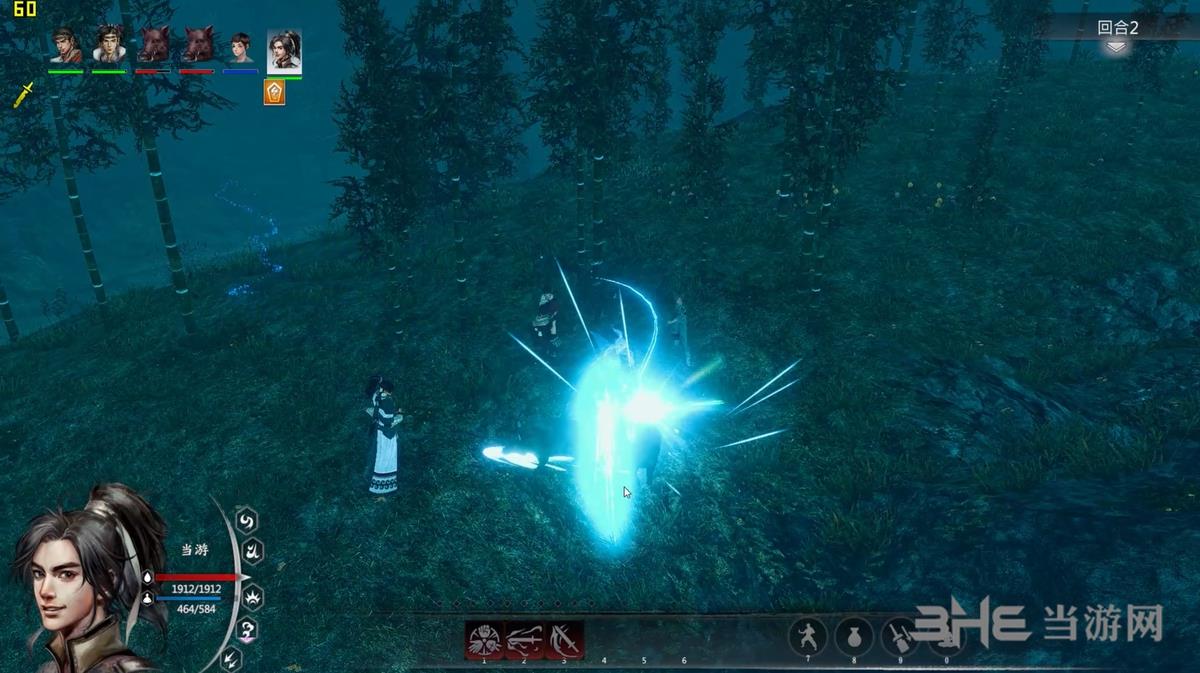Select the fur-collar warrior portrait in turn order

(x=109, y=46)
